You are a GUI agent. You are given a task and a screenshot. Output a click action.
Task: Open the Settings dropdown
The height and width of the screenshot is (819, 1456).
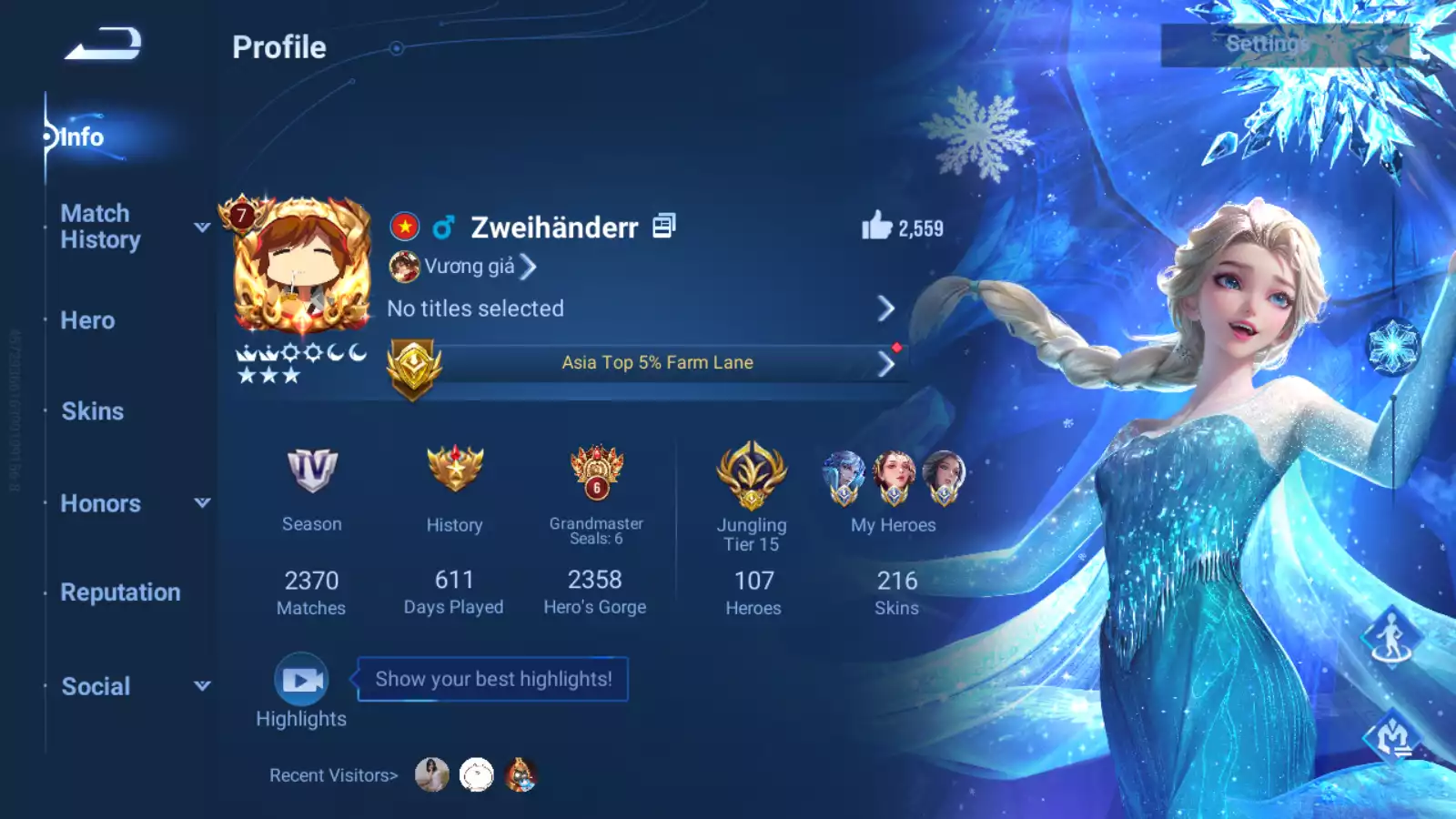1283,45
